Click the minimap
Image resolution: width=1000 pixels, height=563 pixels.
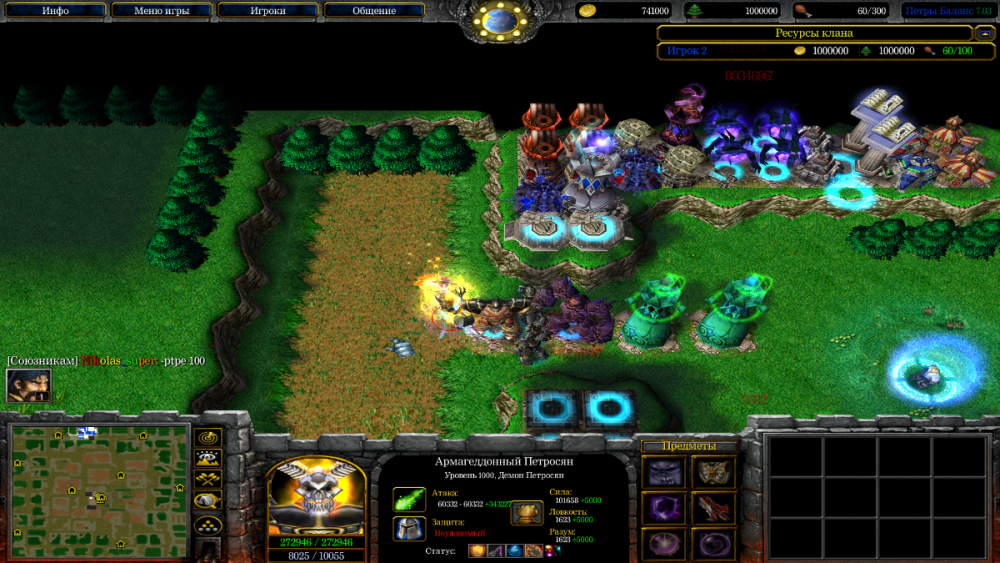pyautogui.click(x=99, y=479)
